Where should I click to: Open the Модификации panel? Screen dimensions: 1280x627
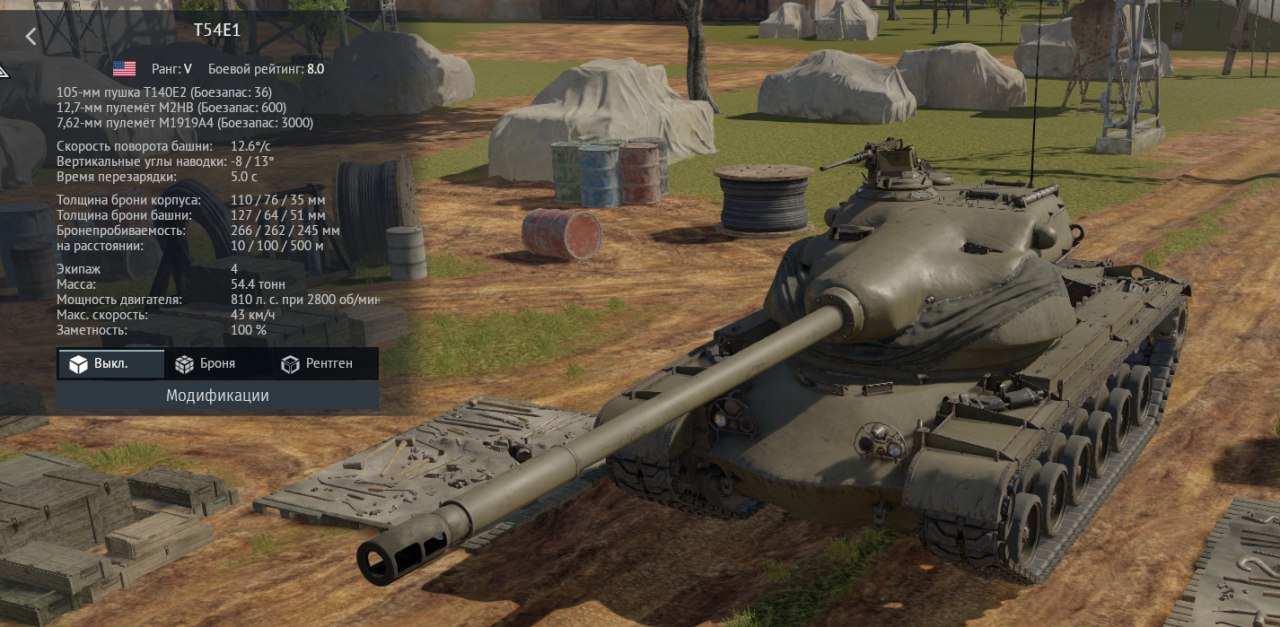pos(217,396)
